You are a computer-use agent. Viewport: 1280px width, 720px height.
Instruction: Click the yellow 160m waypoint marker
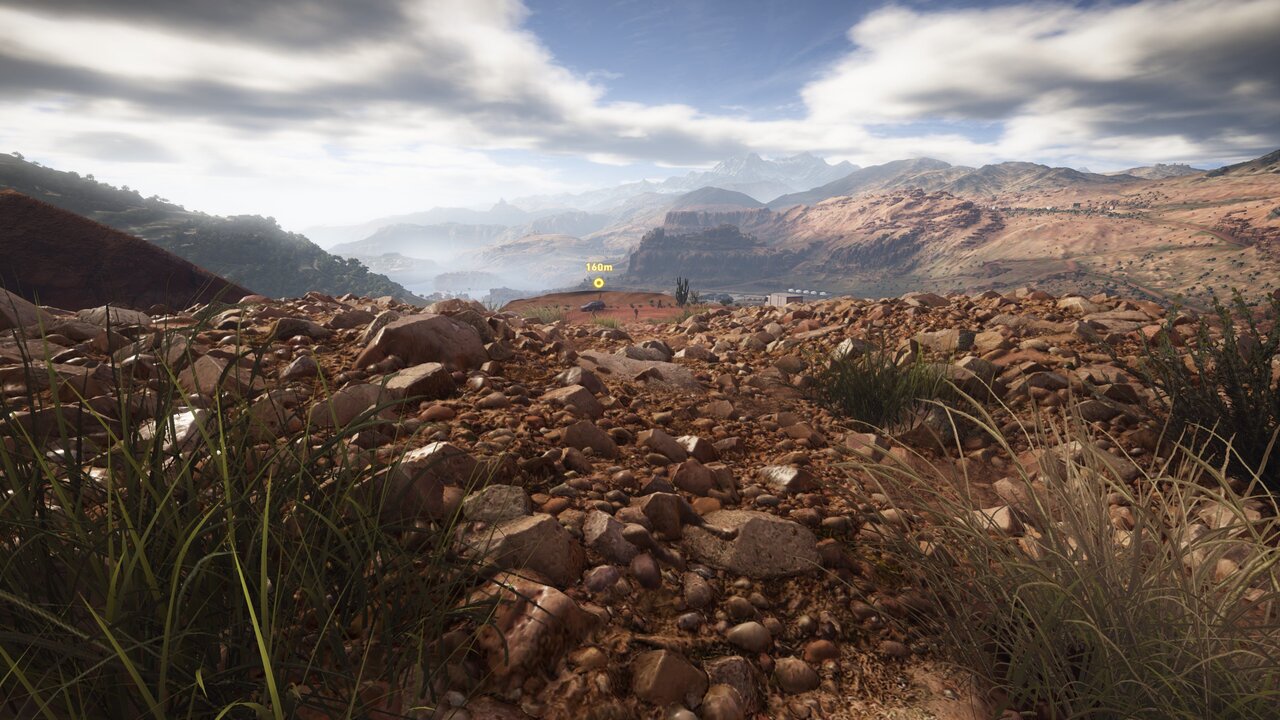pyautogui.click(x=598, y=282)
